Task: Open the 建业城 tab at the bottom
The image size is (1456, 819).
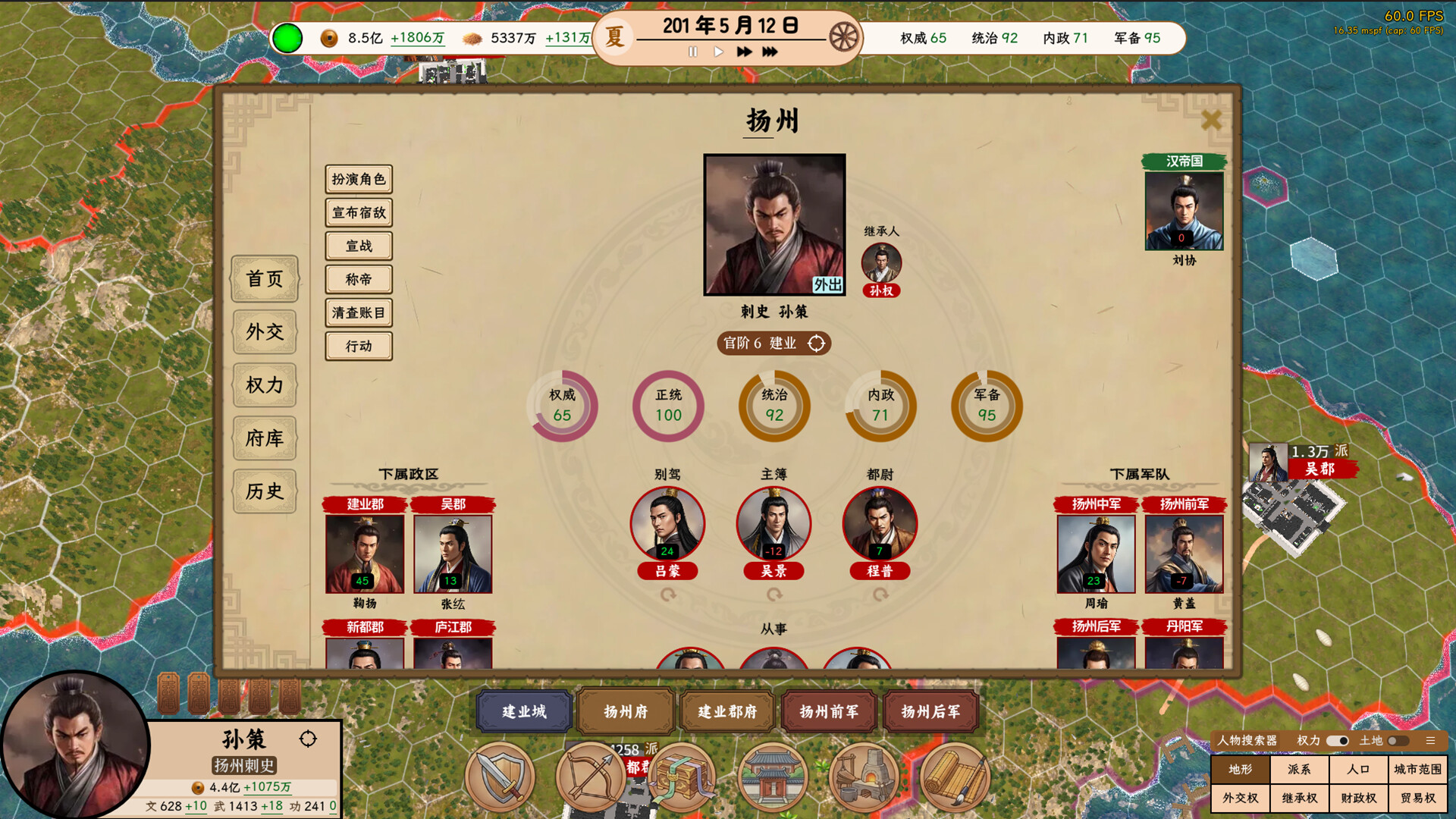Action: tap(522, 712)
